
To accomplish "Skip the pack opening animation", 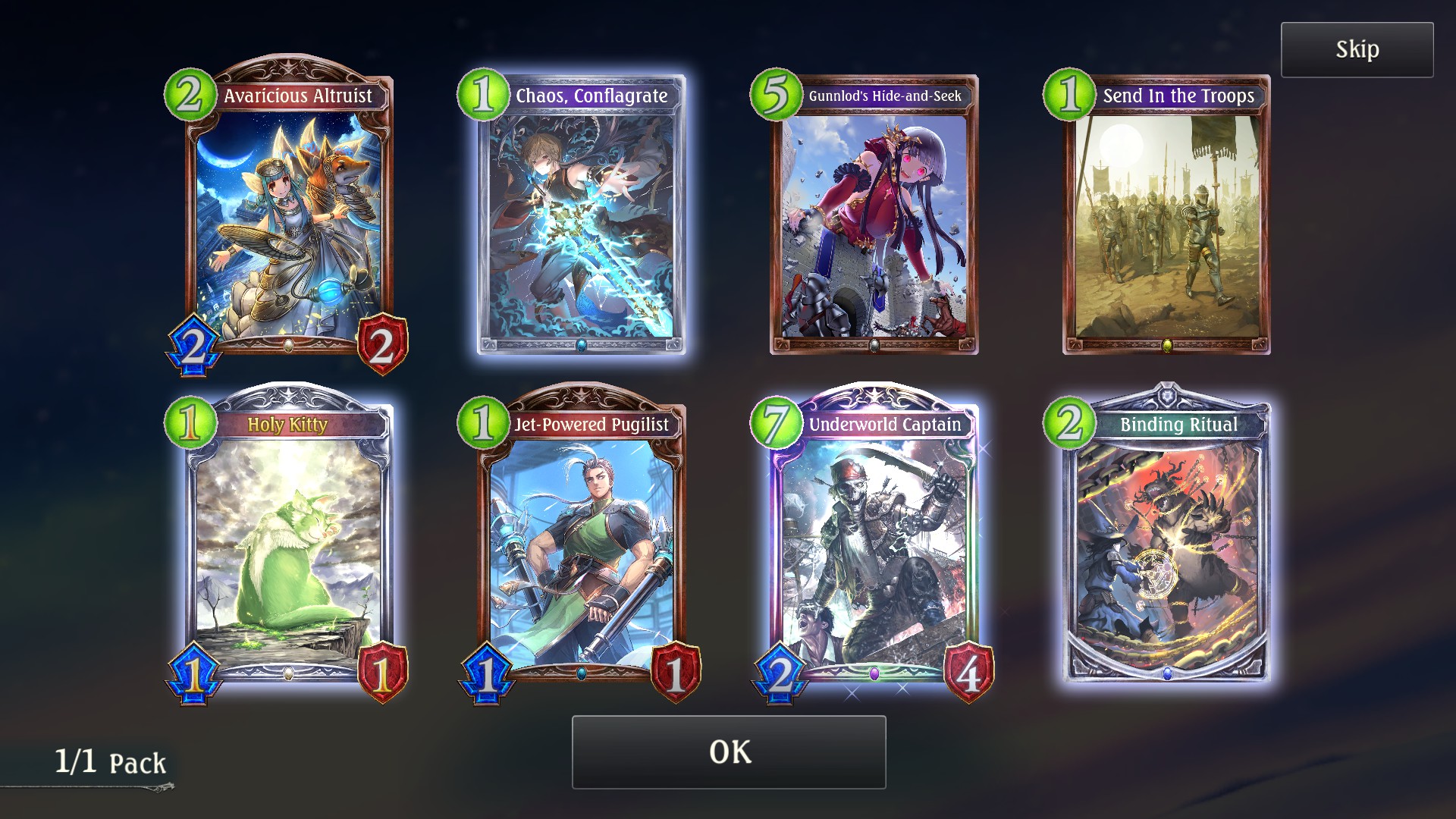I will 1357,50.
